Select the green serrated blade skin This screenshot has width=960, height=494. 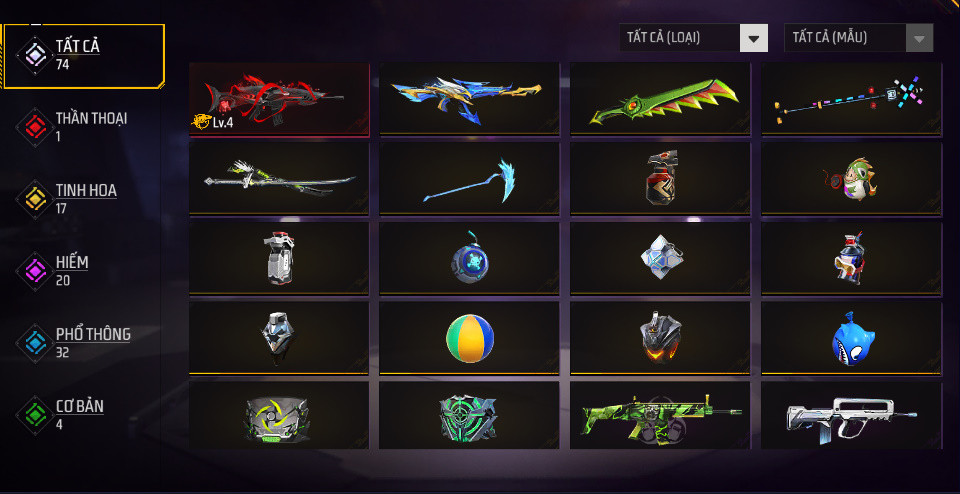coord(660,100)
